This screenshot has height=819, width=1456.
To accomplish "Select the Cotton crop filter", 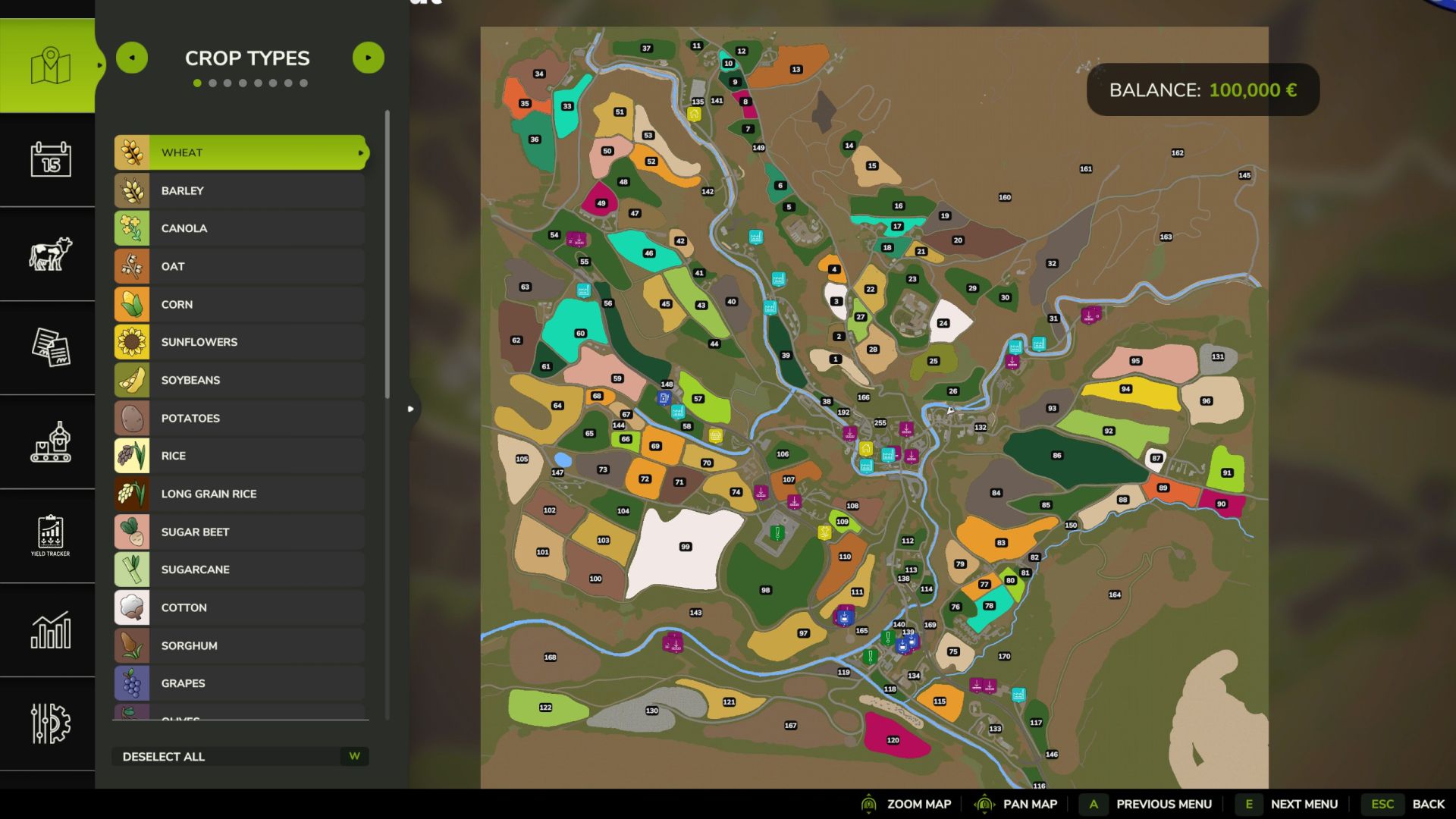I will [240, 607].
